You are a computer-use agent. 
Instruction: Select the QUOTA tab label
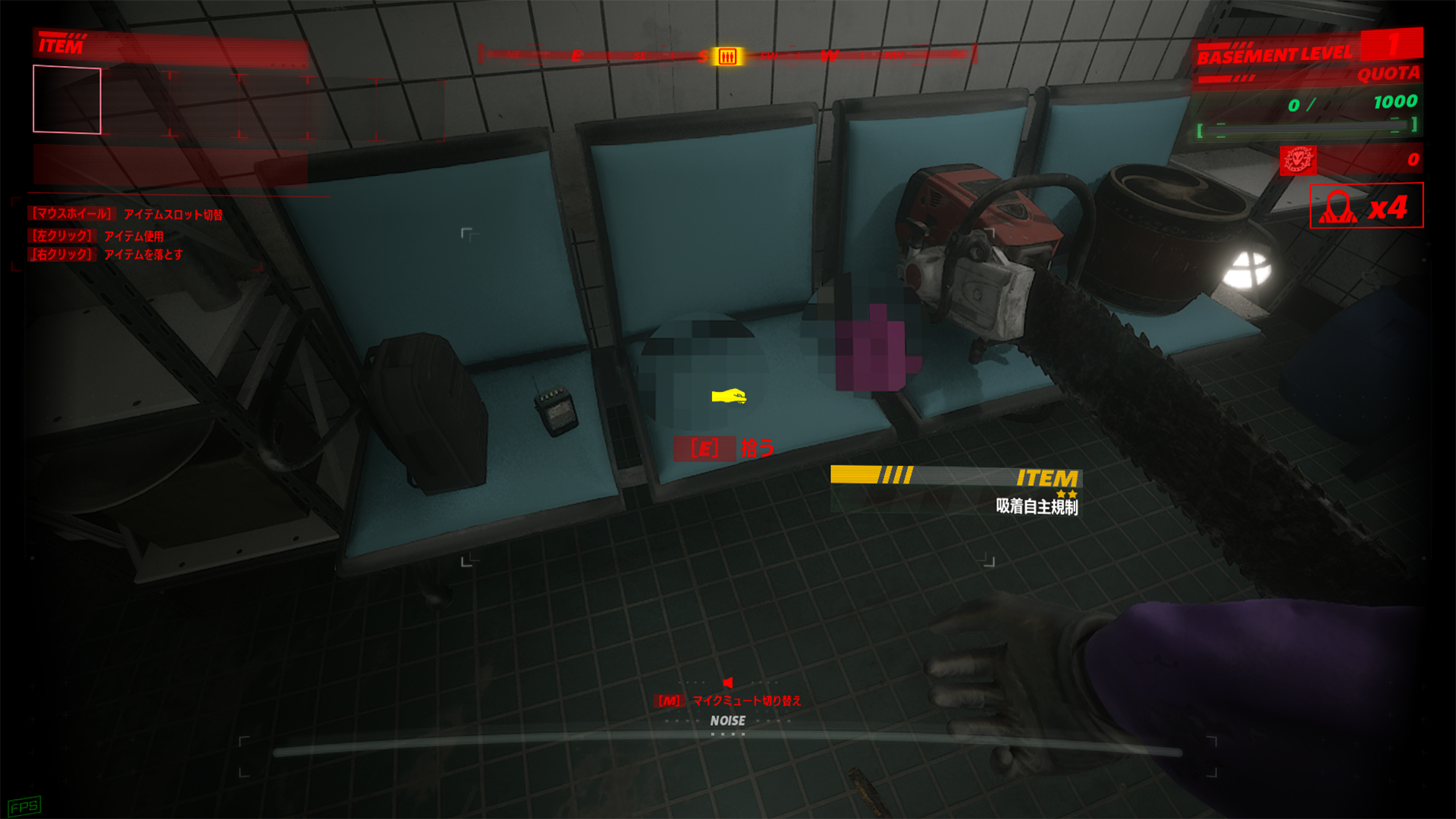[1392, 74]
